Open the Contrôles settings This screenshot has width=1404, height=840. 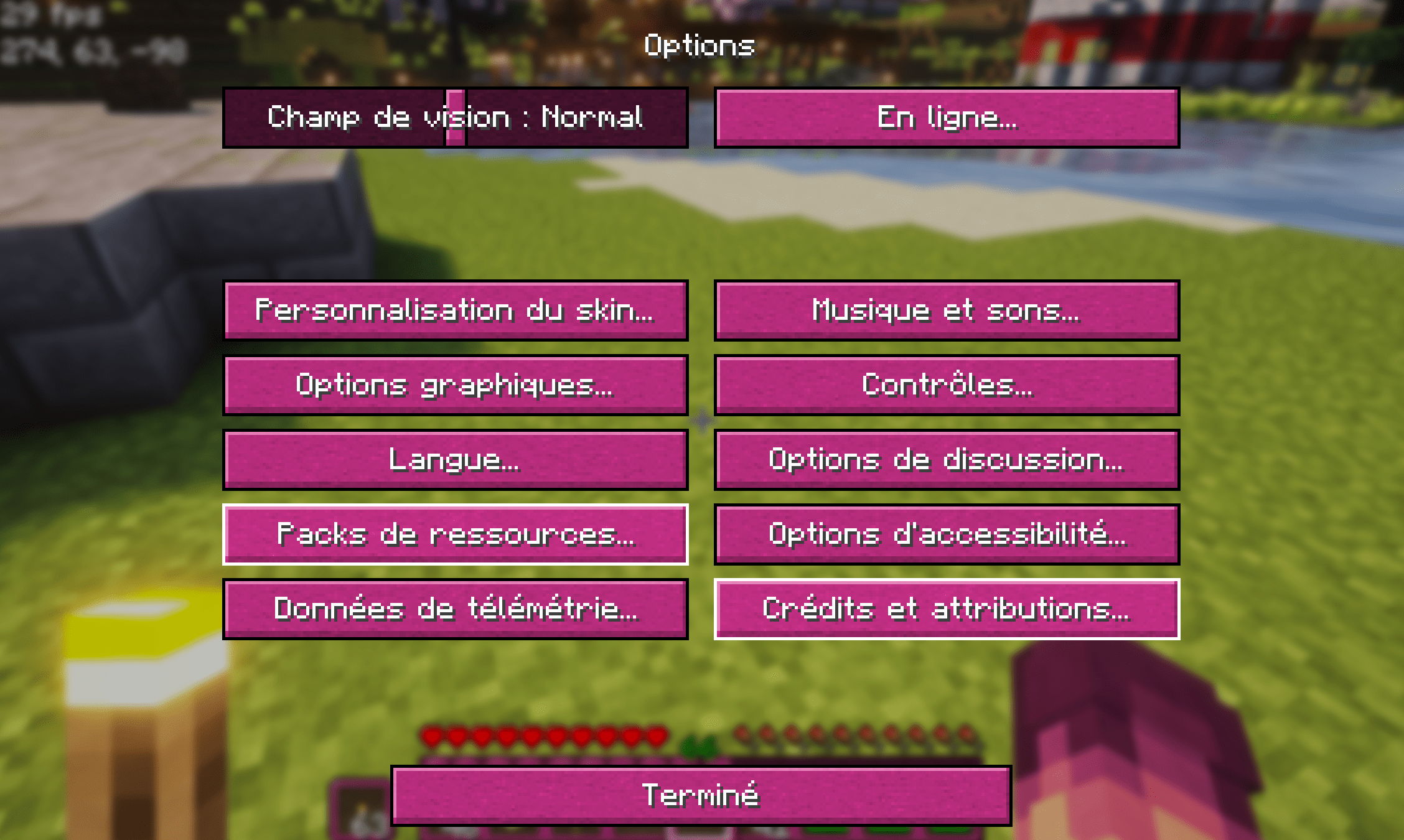pyautogui.click(x=947, y=386)
